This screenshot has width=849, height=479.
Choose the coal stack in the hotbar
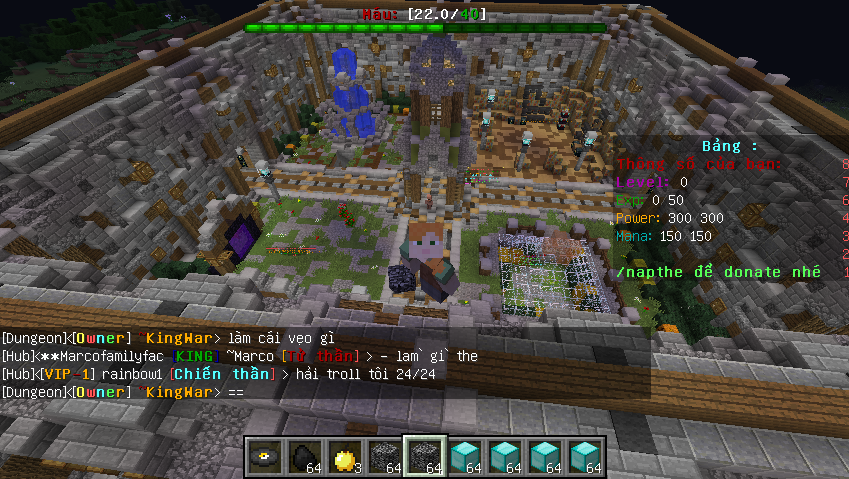point(305,456)
